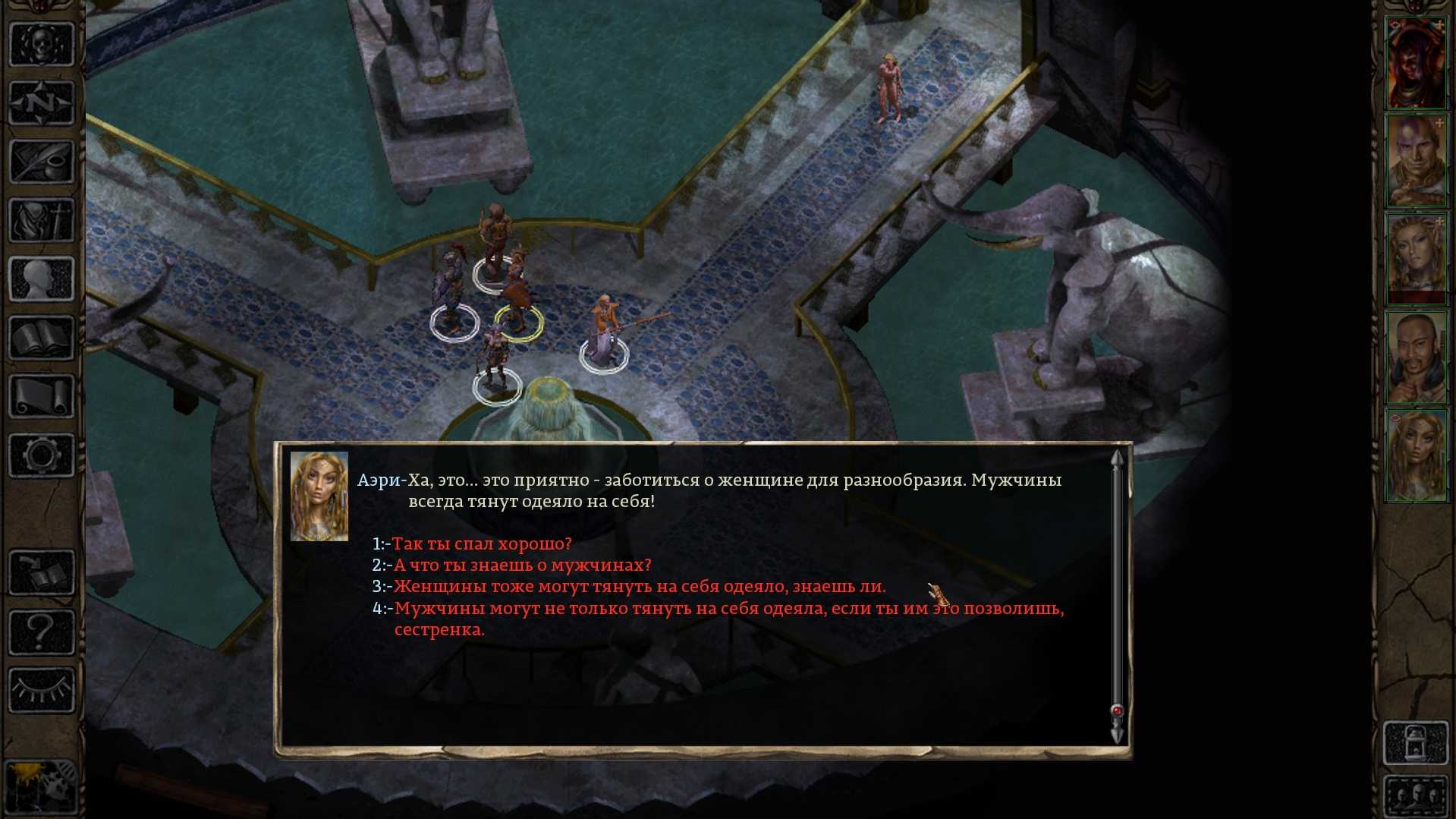Select the bald tattooed man portrait

[x=1416, y=161]
